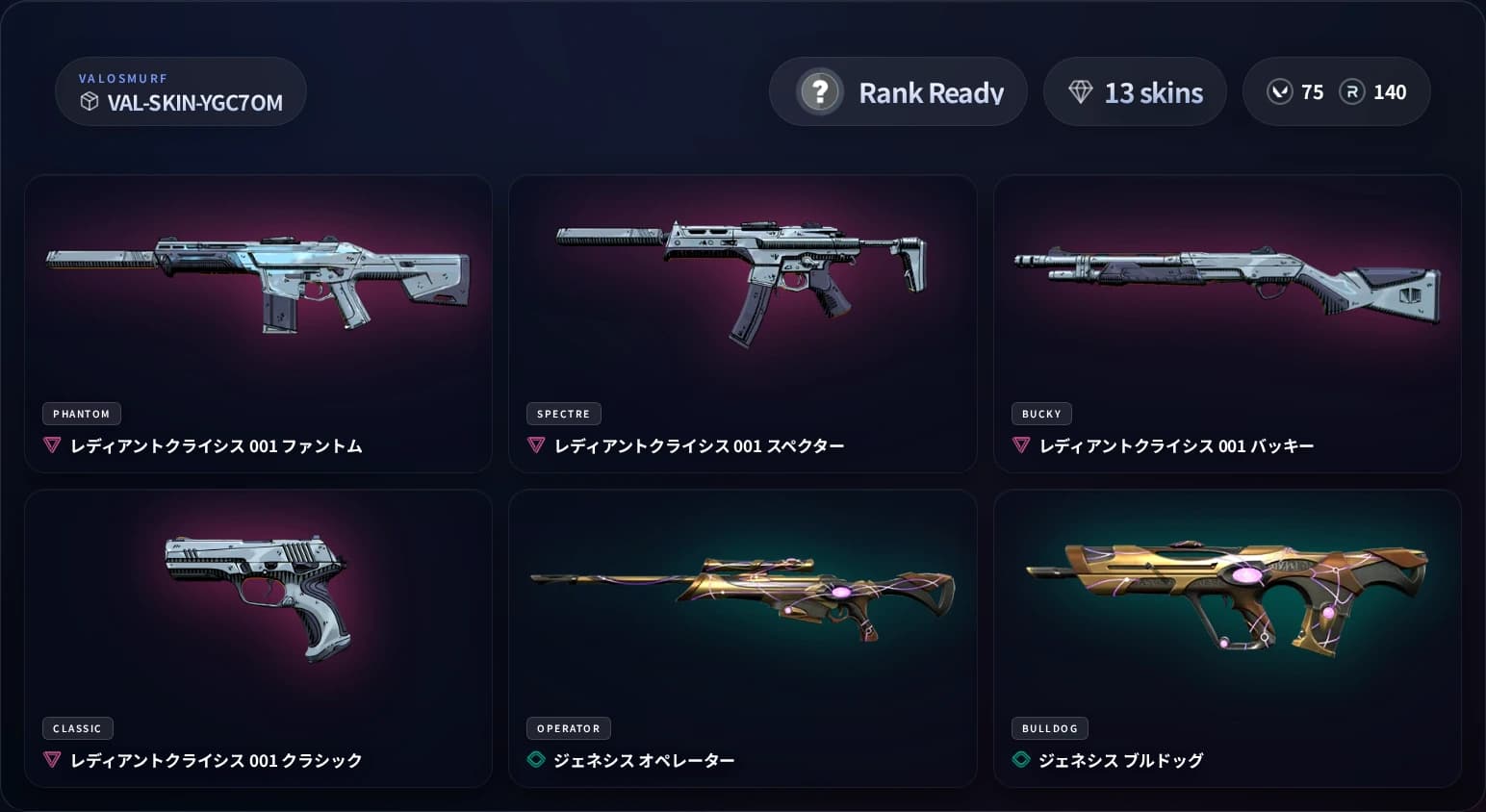Image resolution: width=1486 pixels, height=812 pixels.
Task: Click the PHANTOM weapon tag
Action: coord(81,414)
